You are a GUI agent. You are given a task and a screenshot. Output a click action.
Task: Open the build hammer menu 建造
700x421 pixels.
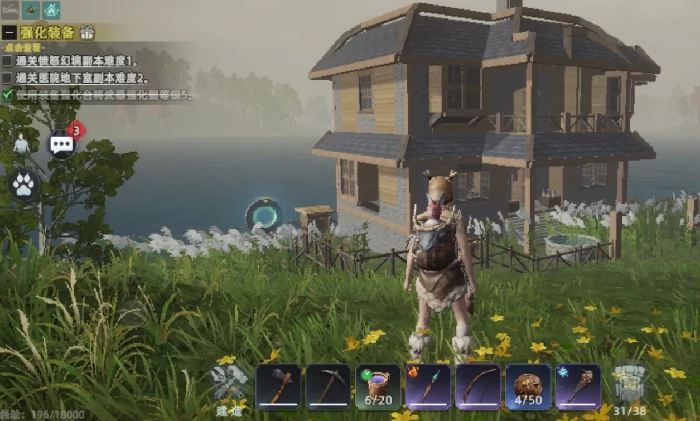click(x=229, y=384)
